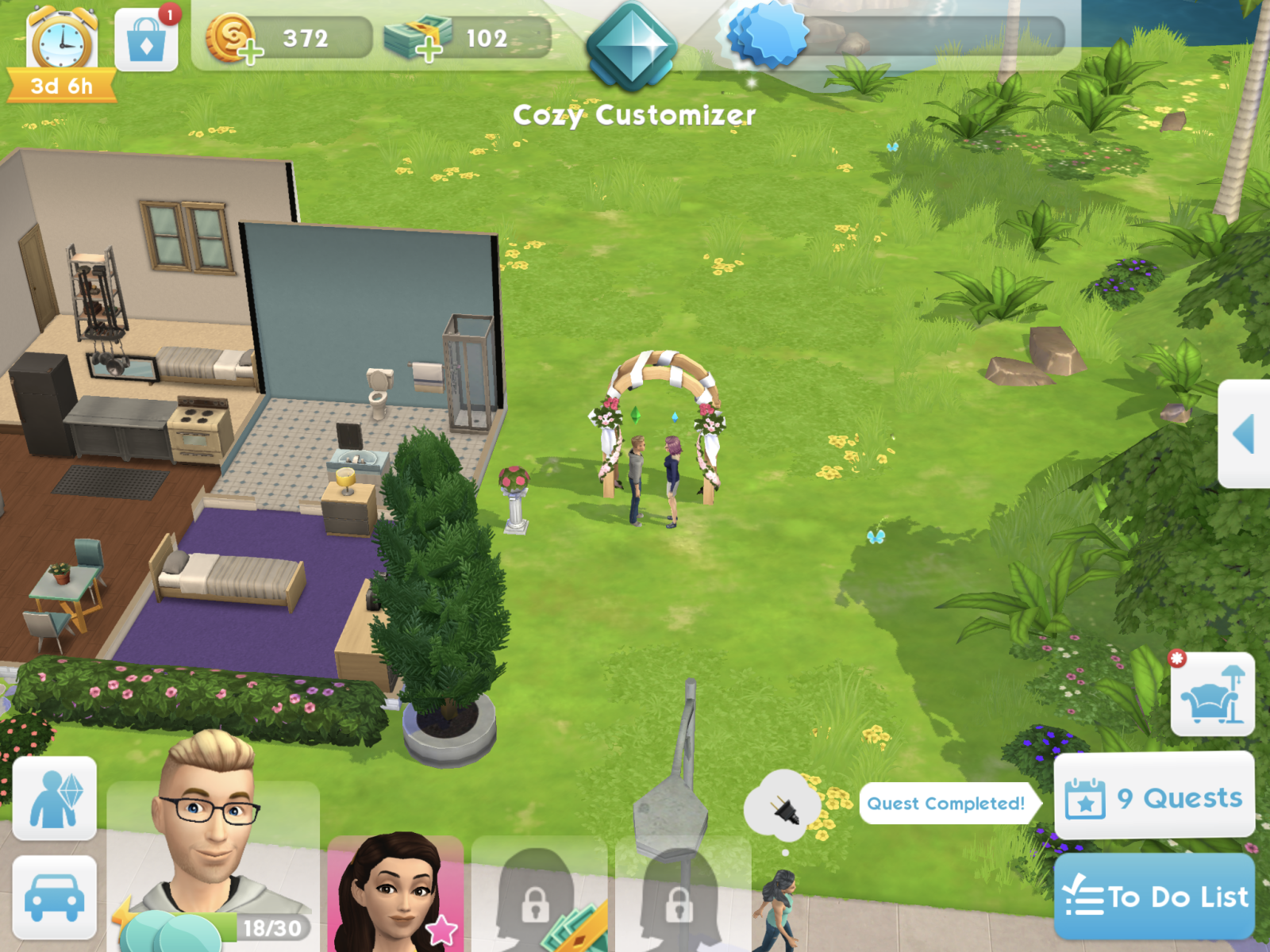
Task: Open the Cozy Customizer gem event
Action: pos(632,46)
